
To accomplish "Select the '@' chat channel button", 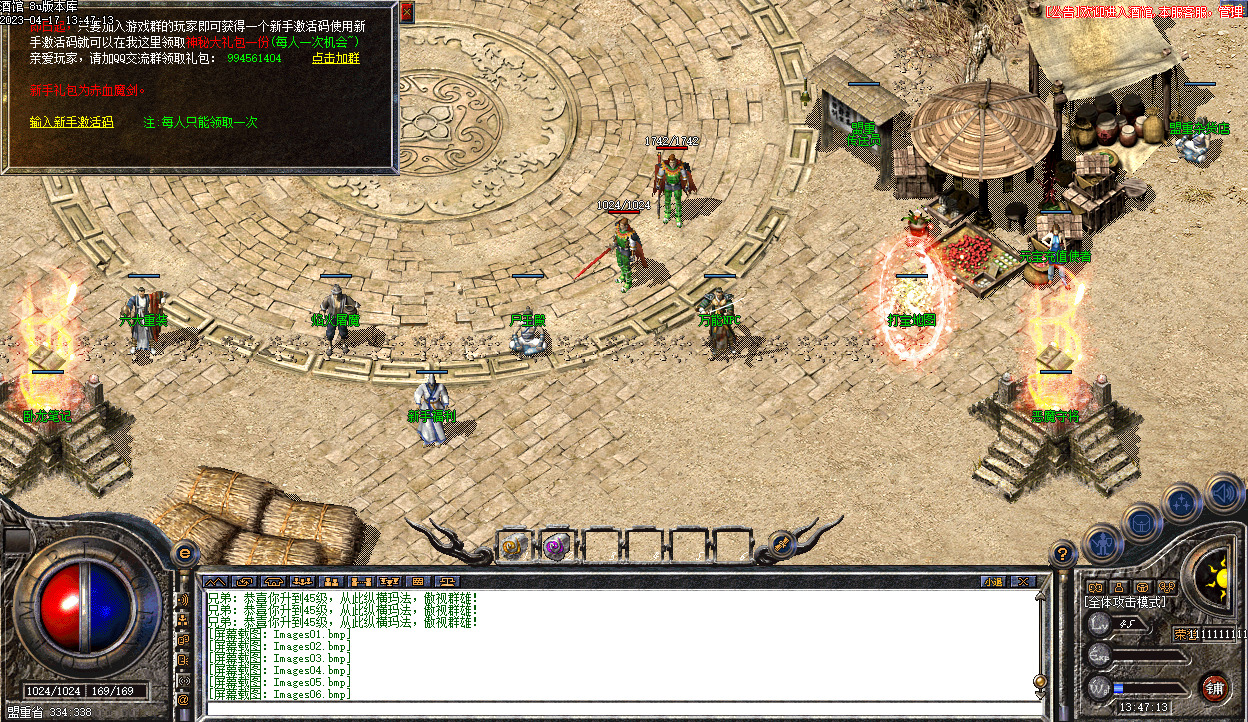I will pos(183,701).
